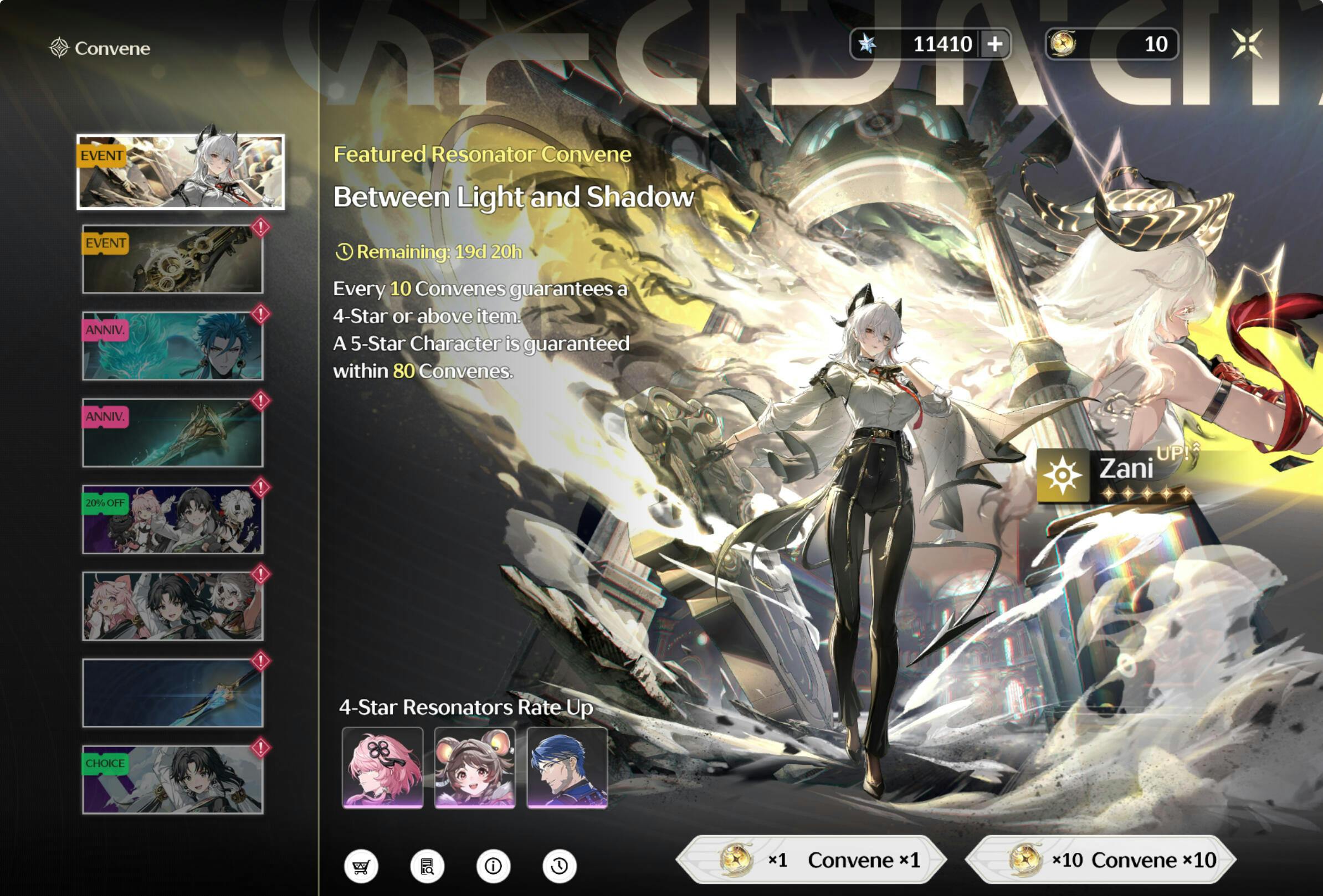Open the 20% OFF banner
This screenshot has height=896, width=1323.
click(x=172, y=519)
